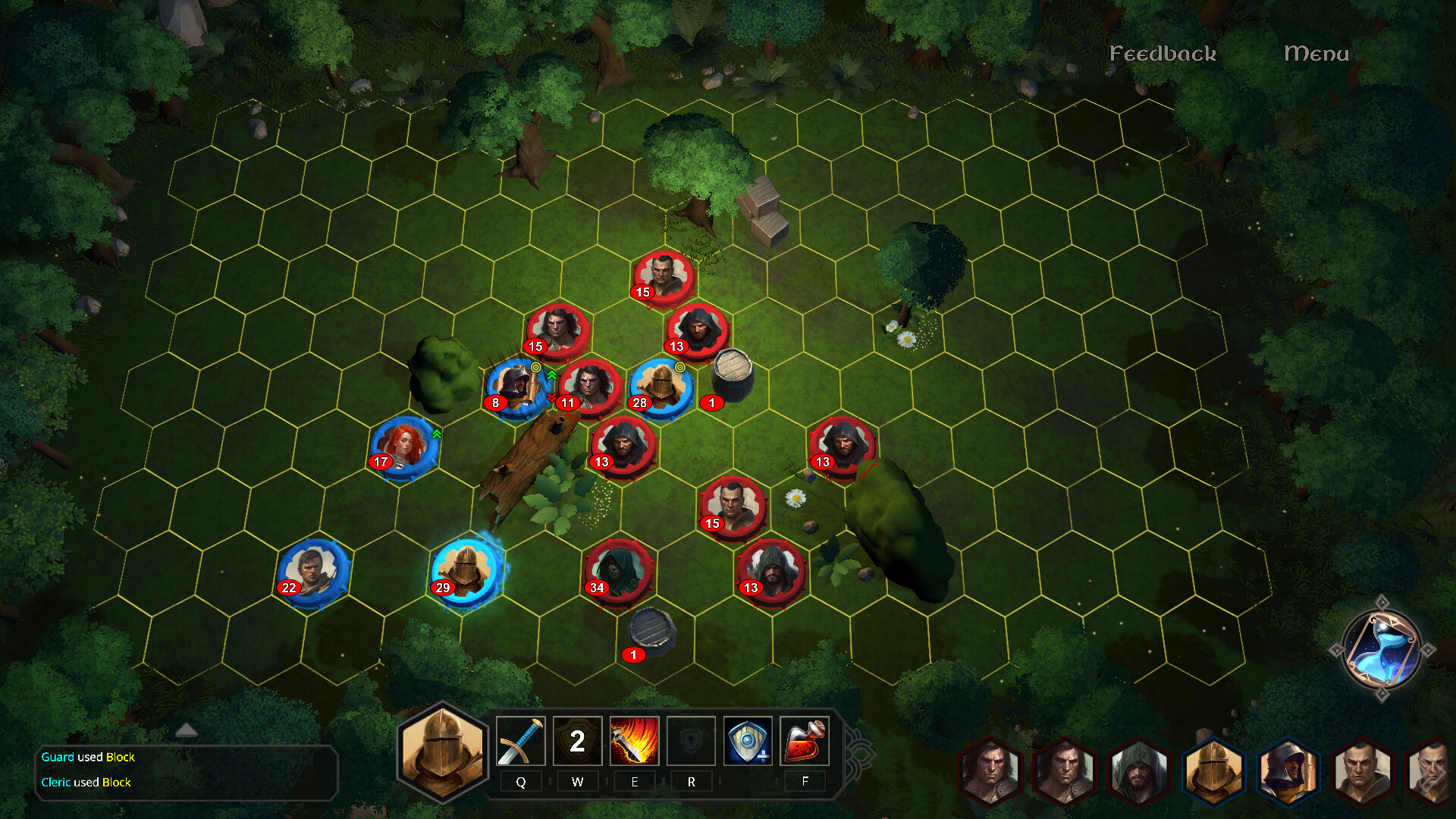Use the blue shield plus ability
Image resolution: width=1456 pixels, height=819 pixels.
click(x=748, y=741)
